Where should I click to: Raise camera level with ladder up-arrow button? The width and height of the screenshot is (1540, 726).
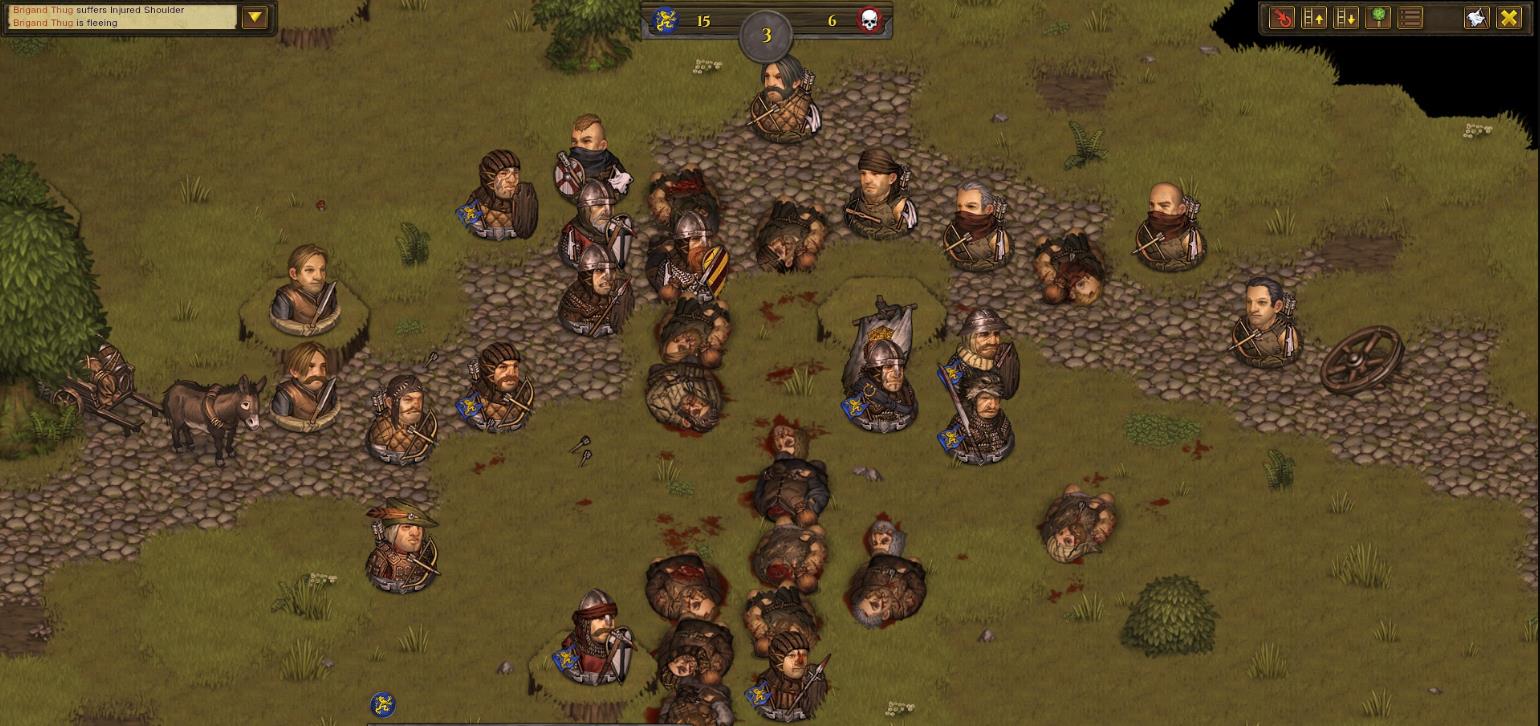point(1313,18)
